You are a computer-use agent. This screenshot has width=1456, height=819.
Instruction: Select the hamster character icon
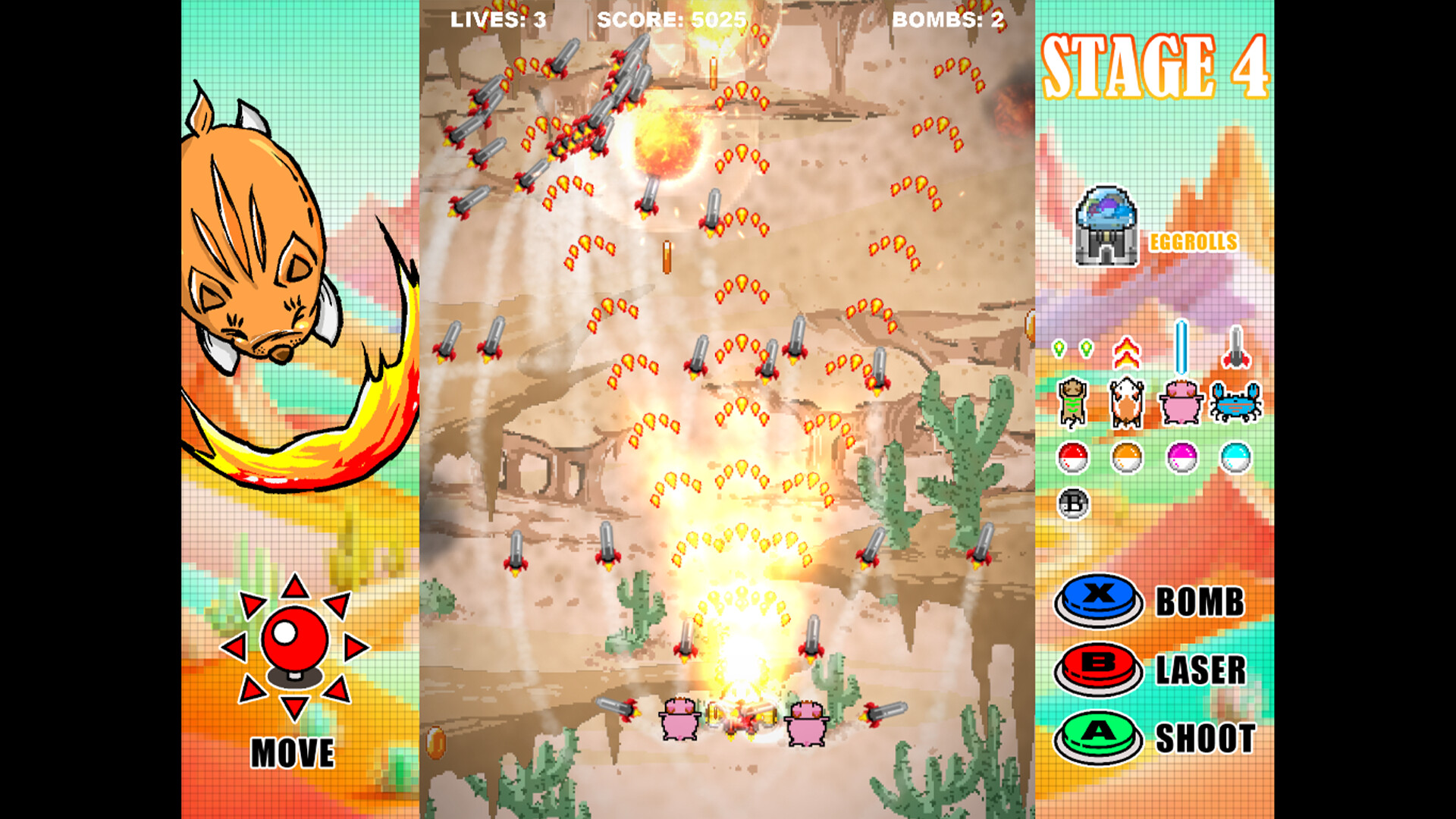[x=1126, y=403]
